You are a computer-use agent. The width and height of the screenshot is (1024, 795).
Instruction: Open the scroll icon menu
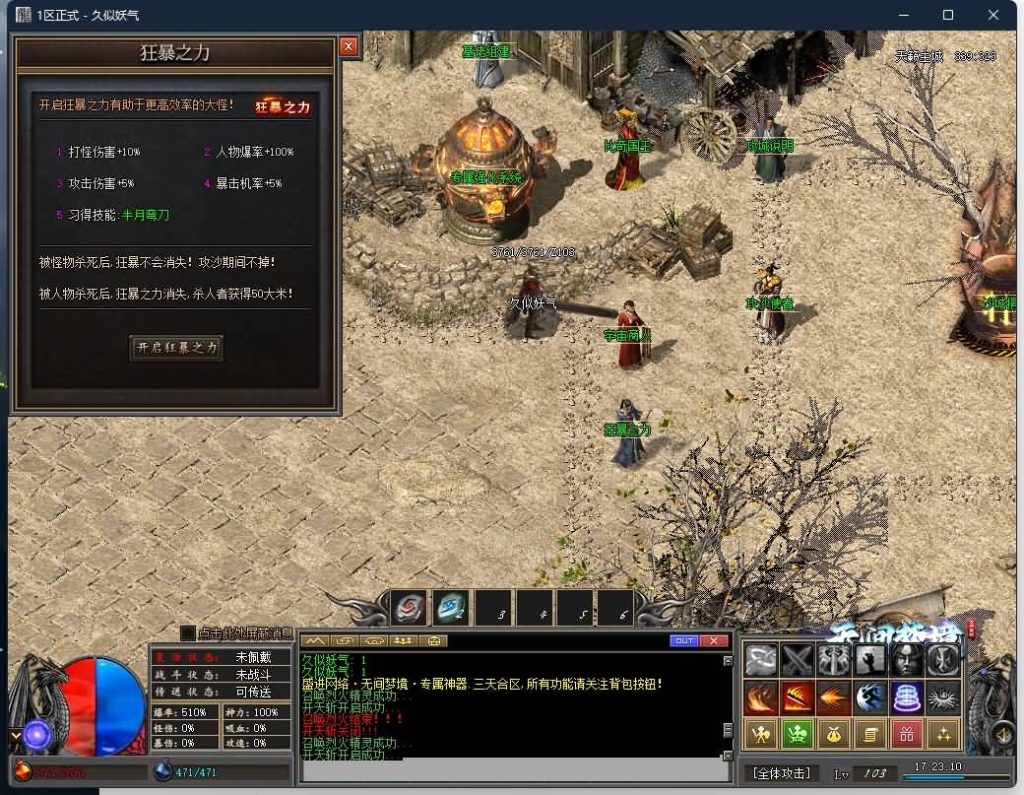[870, 734]
